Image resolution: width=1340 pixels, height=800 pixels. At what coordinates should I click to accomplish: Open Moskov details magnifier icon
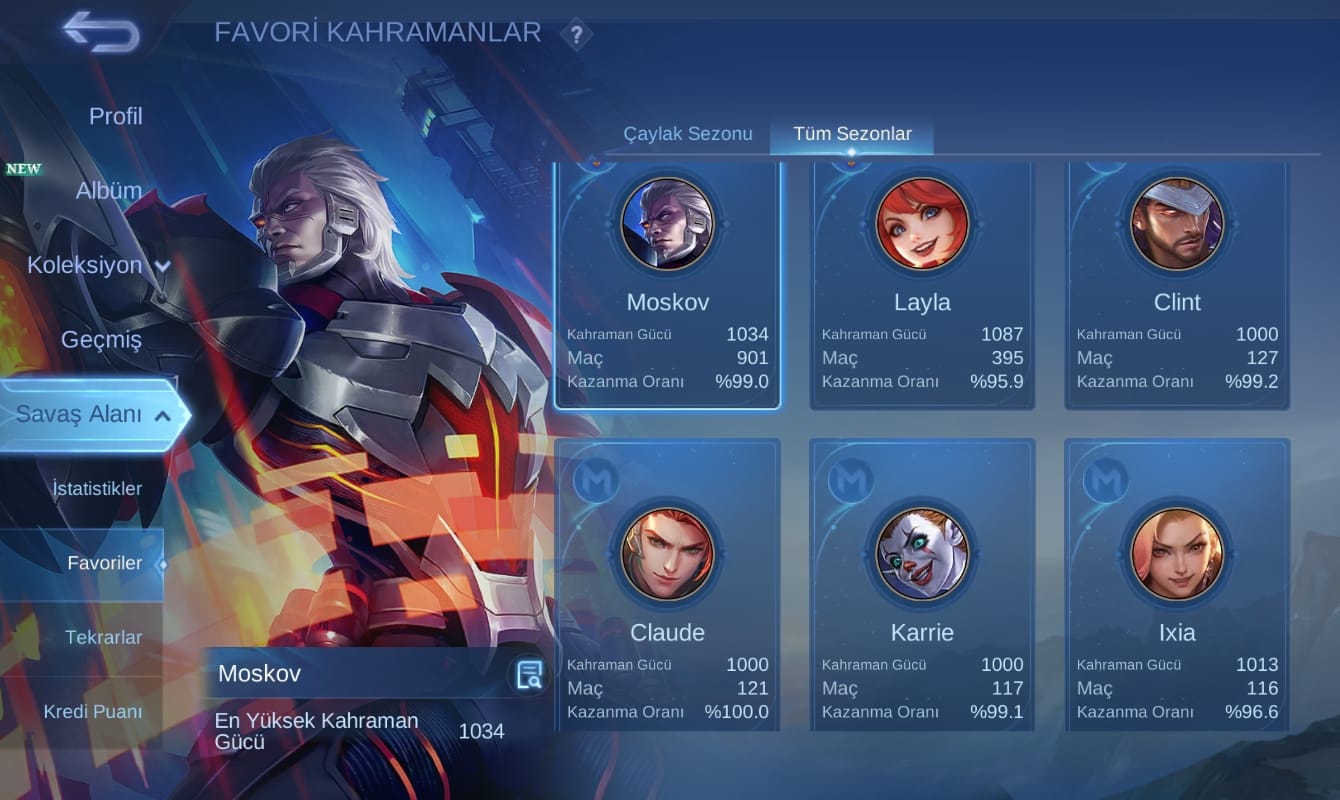[x=528, y=675]
